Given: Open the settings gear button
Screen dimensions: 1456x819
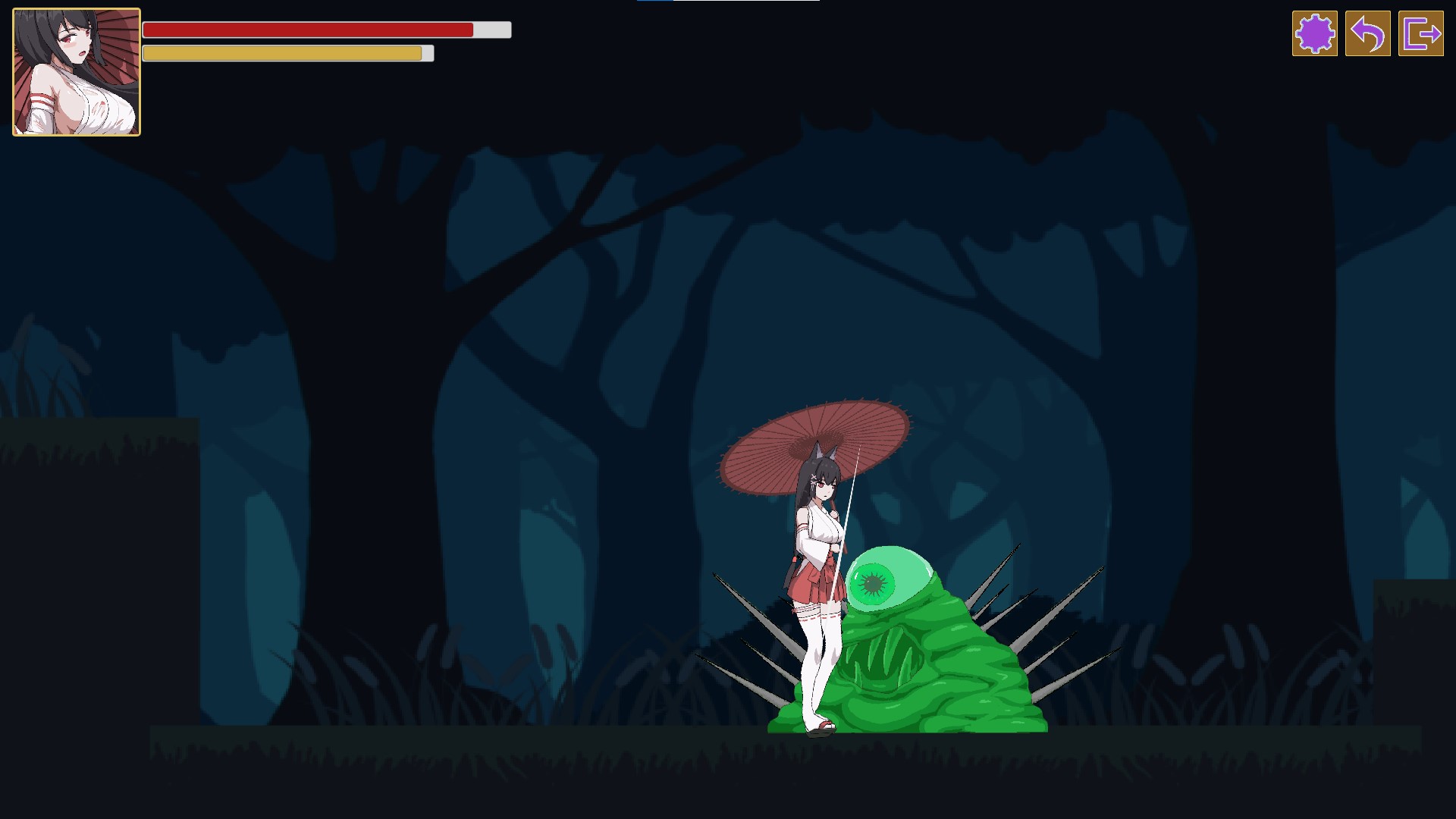Looking at the screenshot, I should 1314,33.
